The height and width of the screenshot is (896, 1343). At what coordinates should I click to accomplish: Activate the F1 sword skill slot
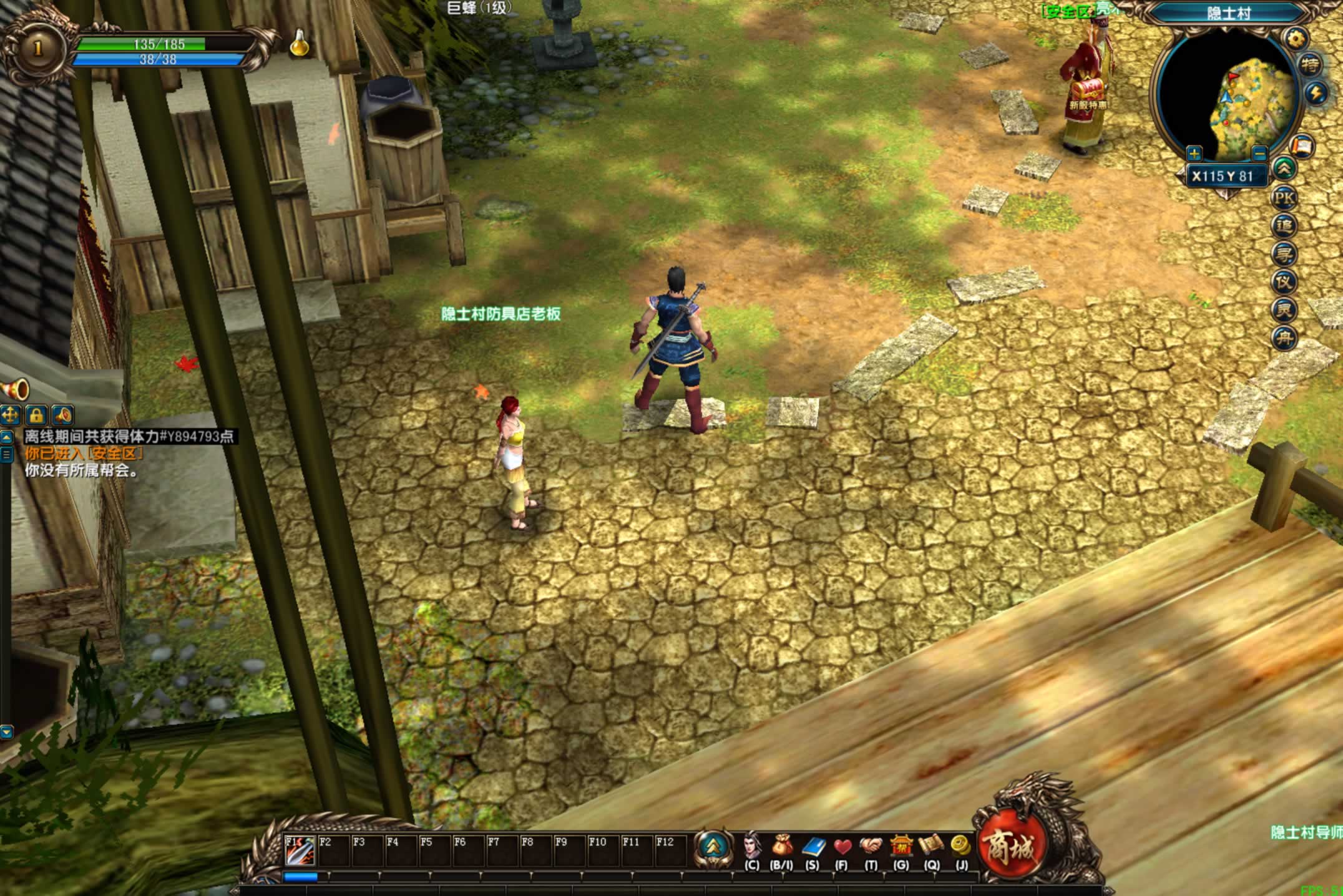299,850
